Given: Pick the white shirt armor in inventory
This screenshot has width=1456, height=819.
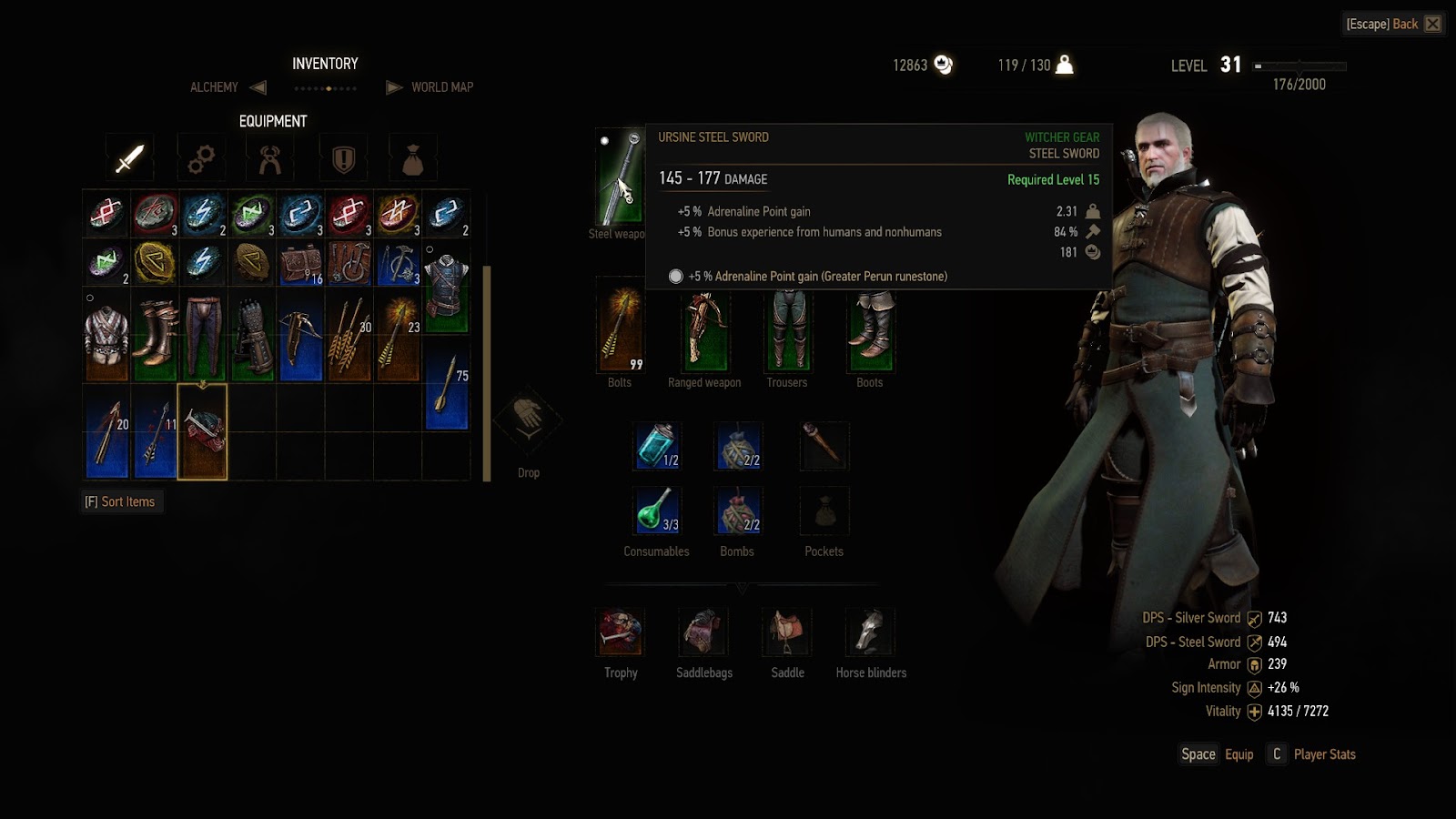Looking at the screenshot, I should [x=106, y=333].
